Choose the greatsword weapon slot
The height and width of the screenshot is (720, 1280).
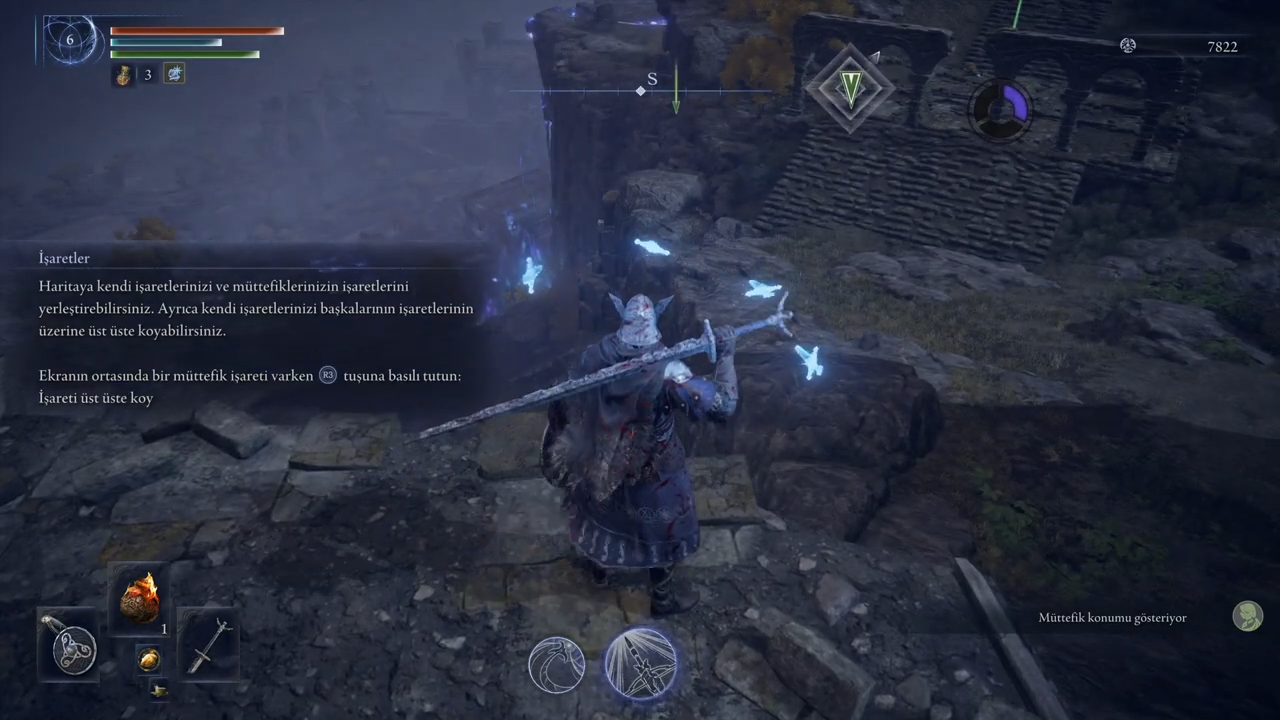coord(209,643)
